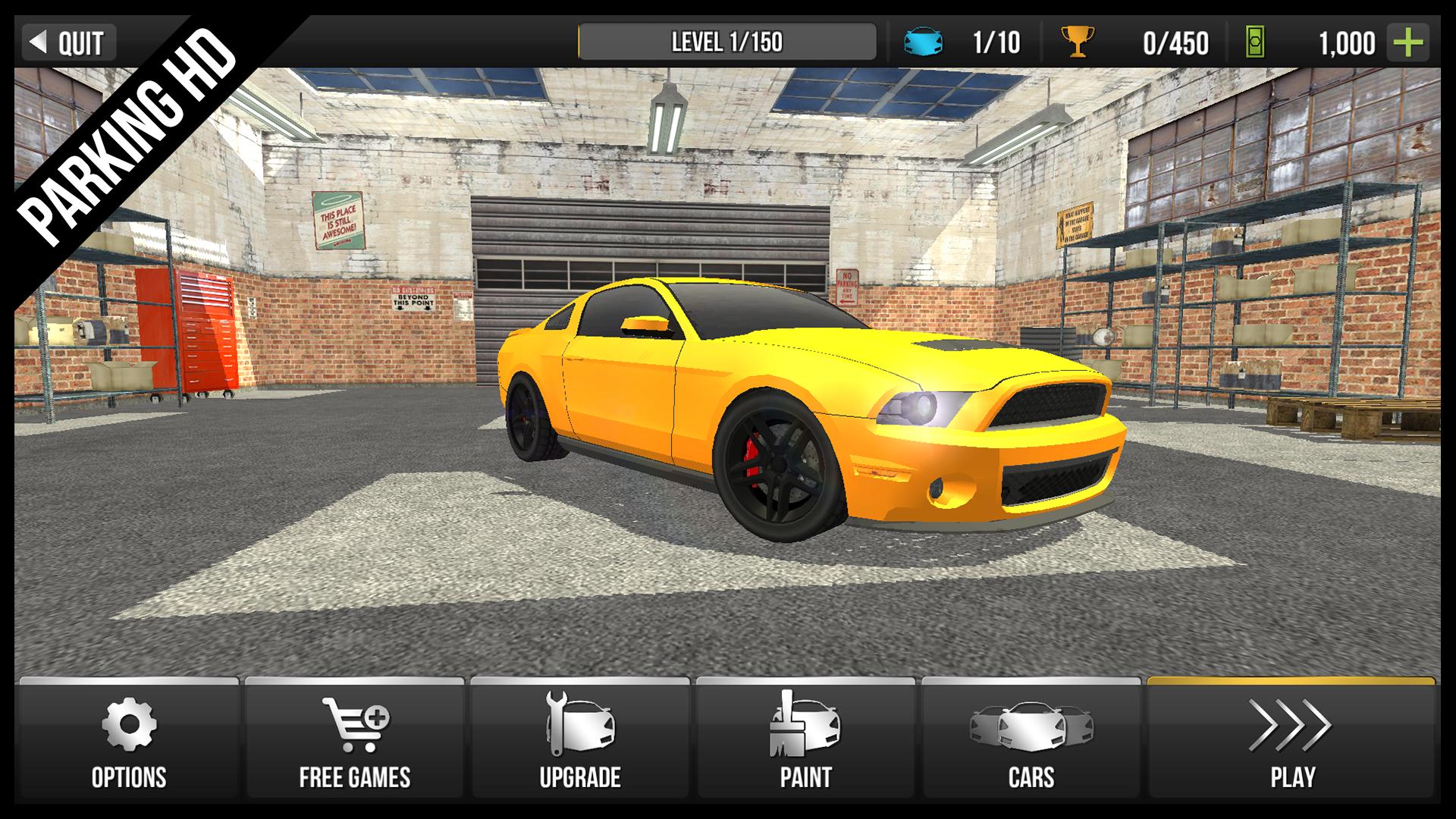Click the green cash icon

click(x=1255, y=43)
